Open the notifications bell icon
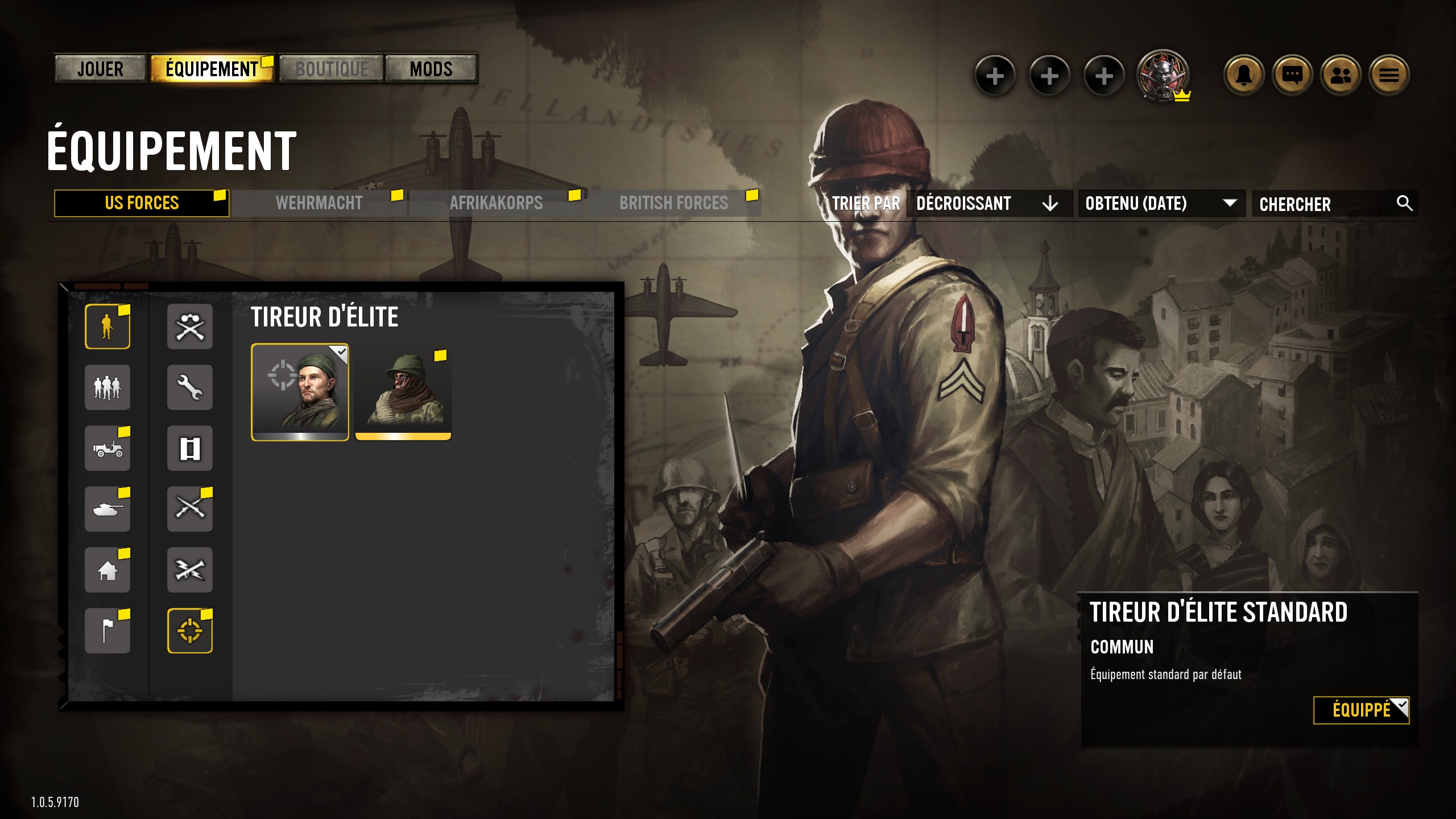Screen dimensions: 1456x819 pyautogui.click(x=1243, y=75)
